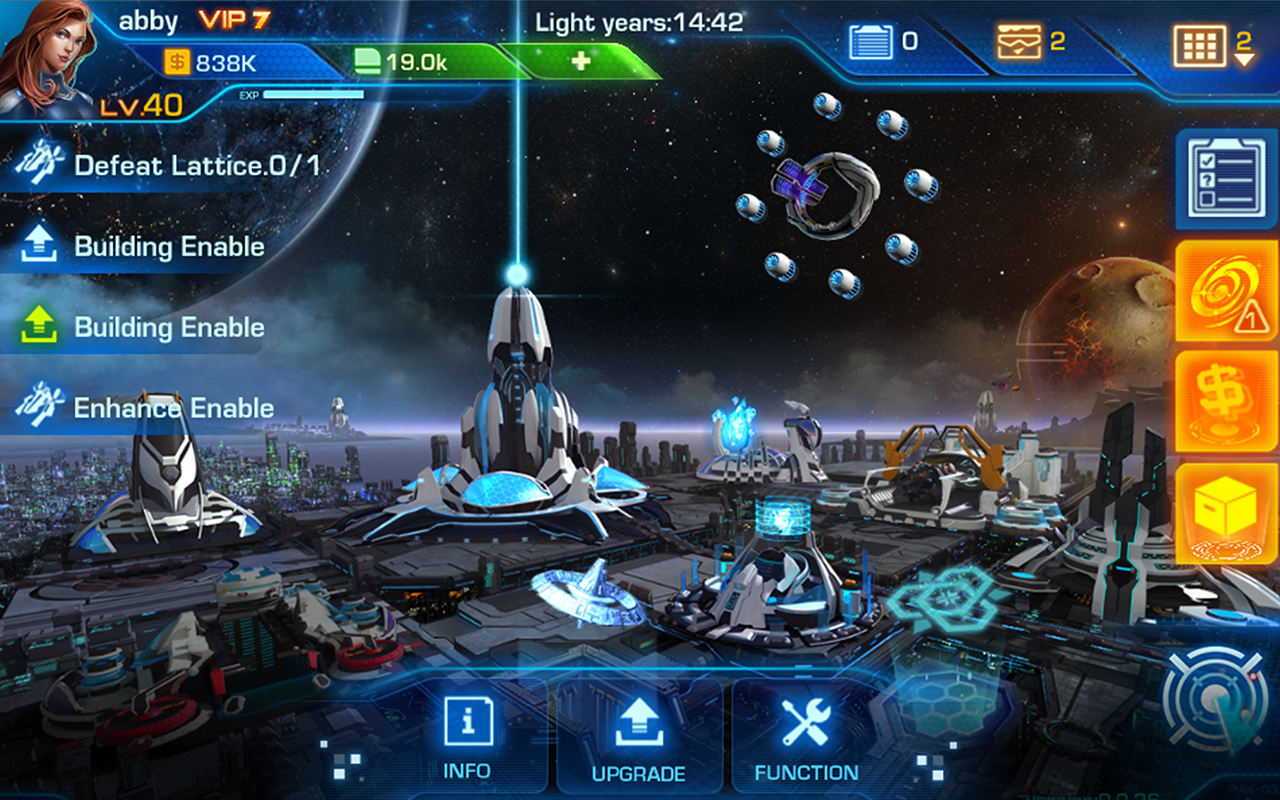The height and width of the screenshot is (800, 1280).
Task: Open the FUNCTION wrench menu
Action: point(808,735)
